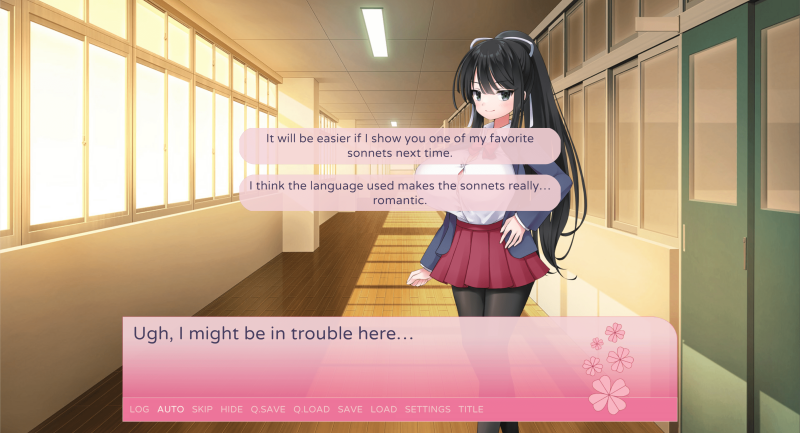800x433 pixels.
Task: Click HIDE to hide the text box
Action: [x=231, y=409]
